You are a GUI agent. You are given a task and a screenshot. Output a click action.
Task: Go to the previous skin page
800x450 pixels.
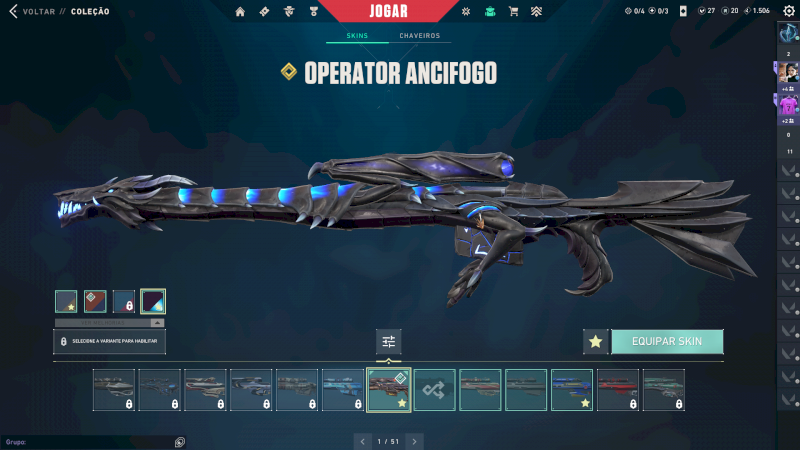[x=362, y=440]
